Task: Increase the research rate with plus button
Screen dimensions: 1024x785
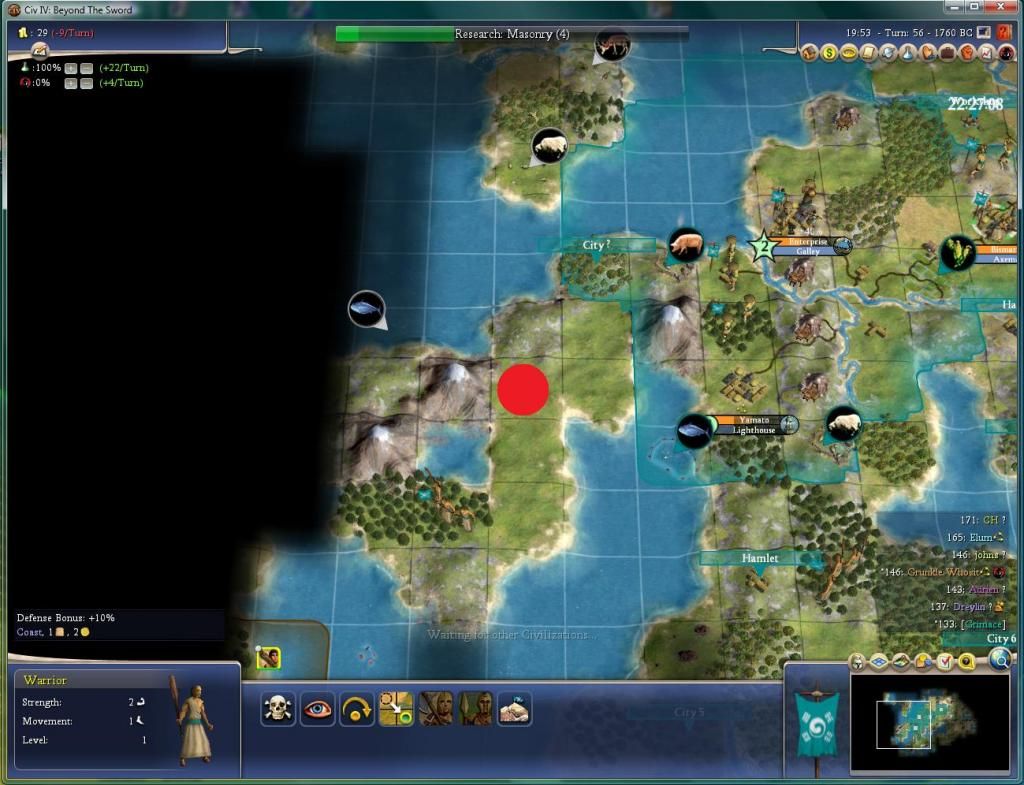Action: 71,68
